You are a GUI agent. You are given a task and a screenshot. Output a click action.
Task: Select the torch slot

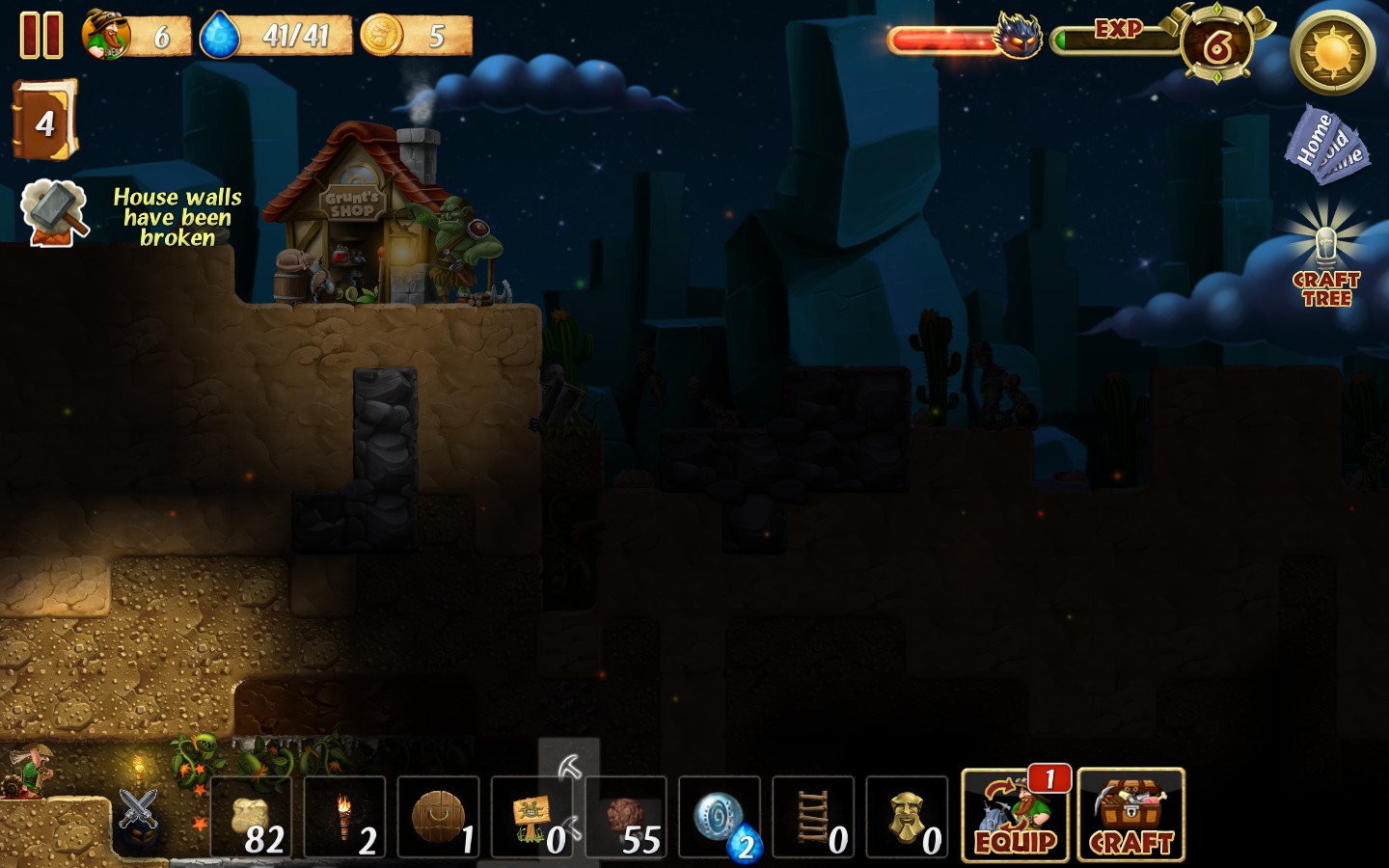(344, 818)
